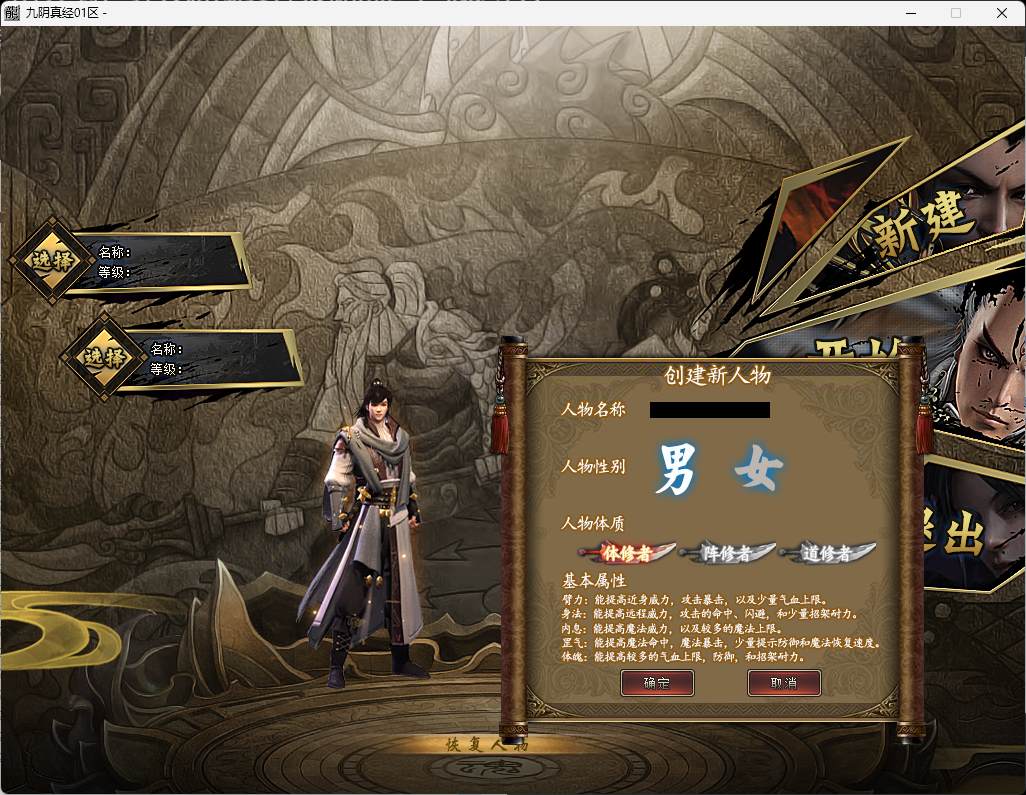Cancel character creation with 取消
Screen dimensions: 1026x795
784,682
